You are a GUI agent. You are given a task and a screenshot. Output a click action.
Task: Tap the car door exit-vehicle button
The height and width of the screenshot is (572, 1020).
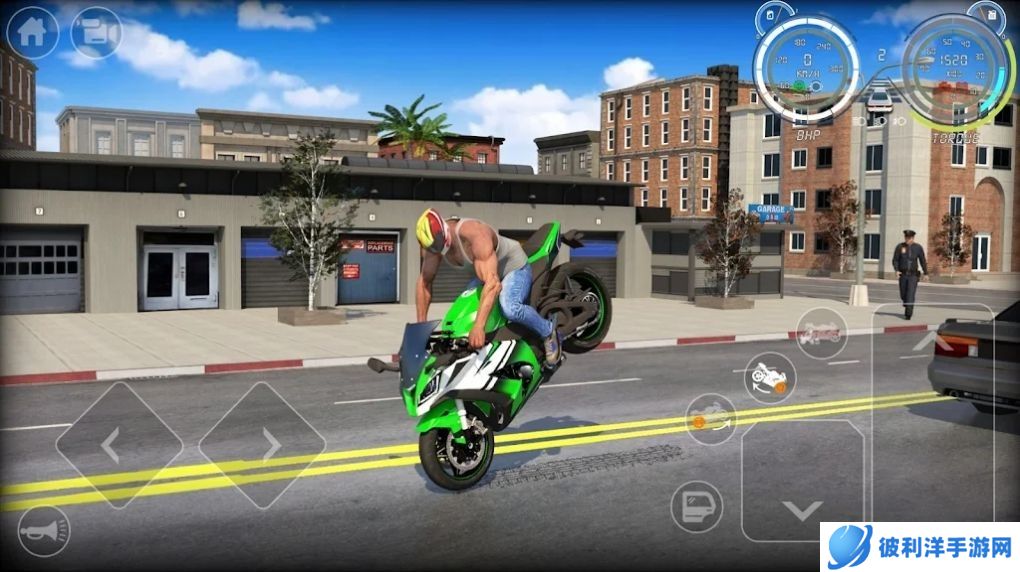(696, 506)
